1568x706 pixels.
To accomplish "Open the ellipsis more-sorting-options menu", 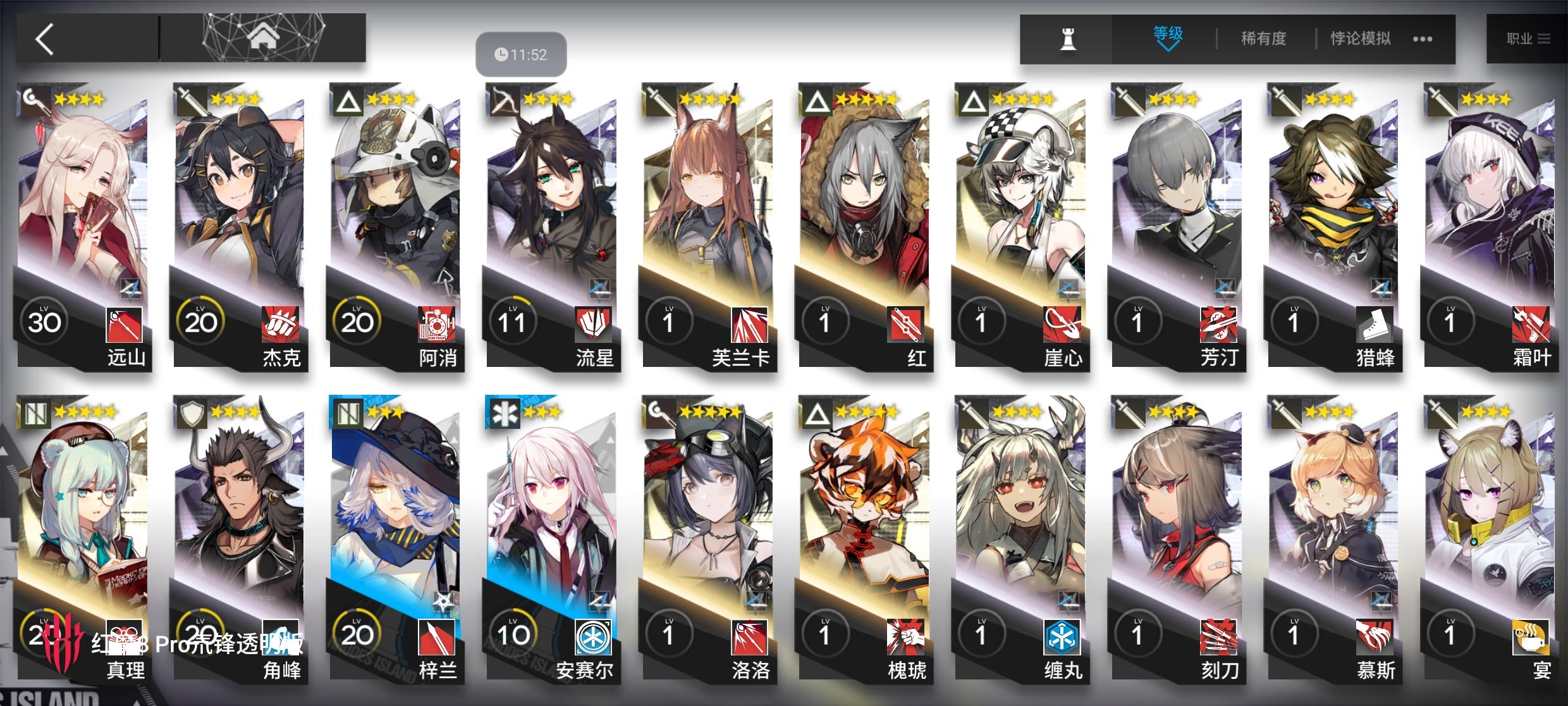I will coord(1423,39).
